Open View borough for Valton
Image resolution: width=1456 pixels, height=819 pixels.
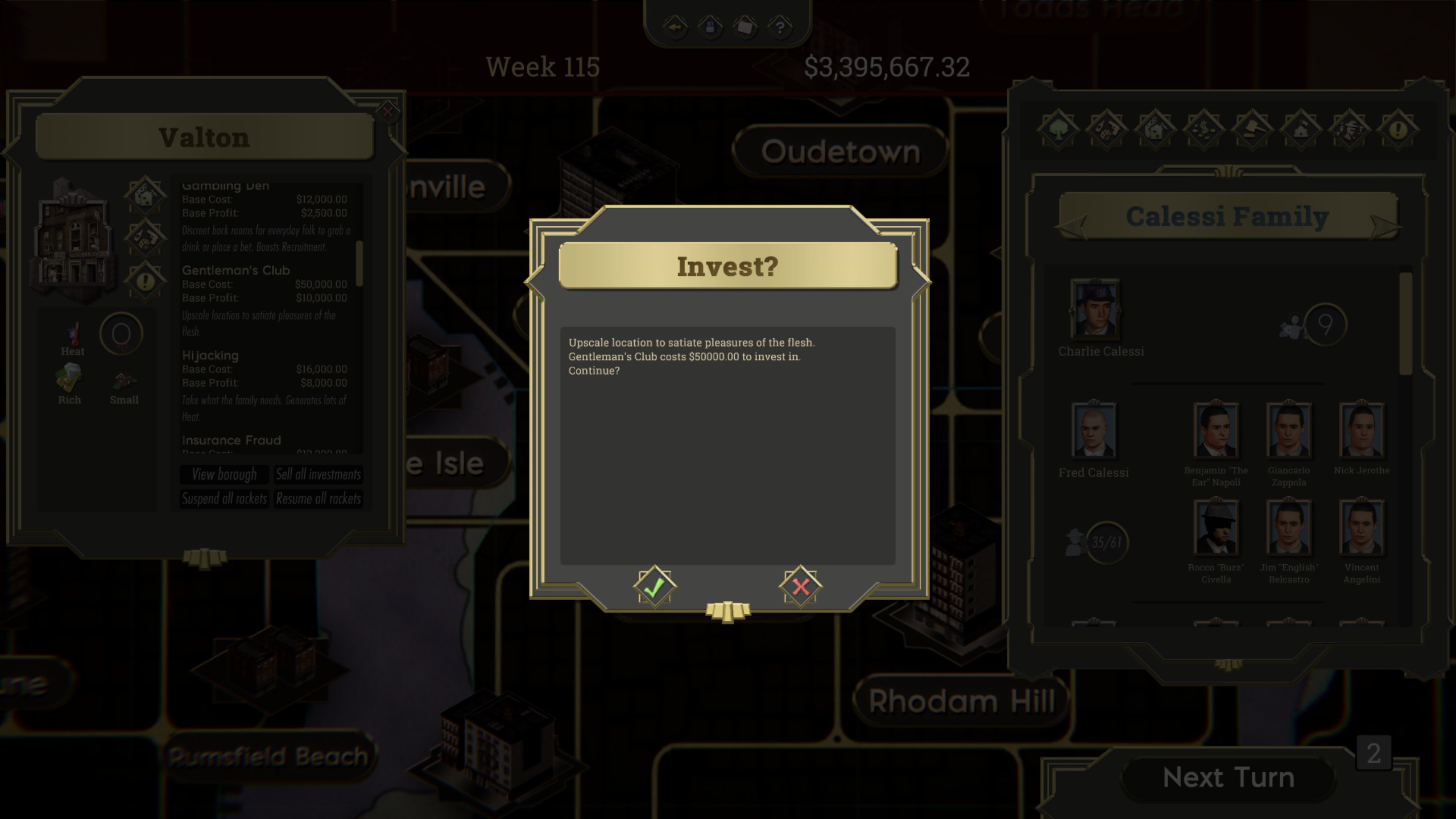224,475
